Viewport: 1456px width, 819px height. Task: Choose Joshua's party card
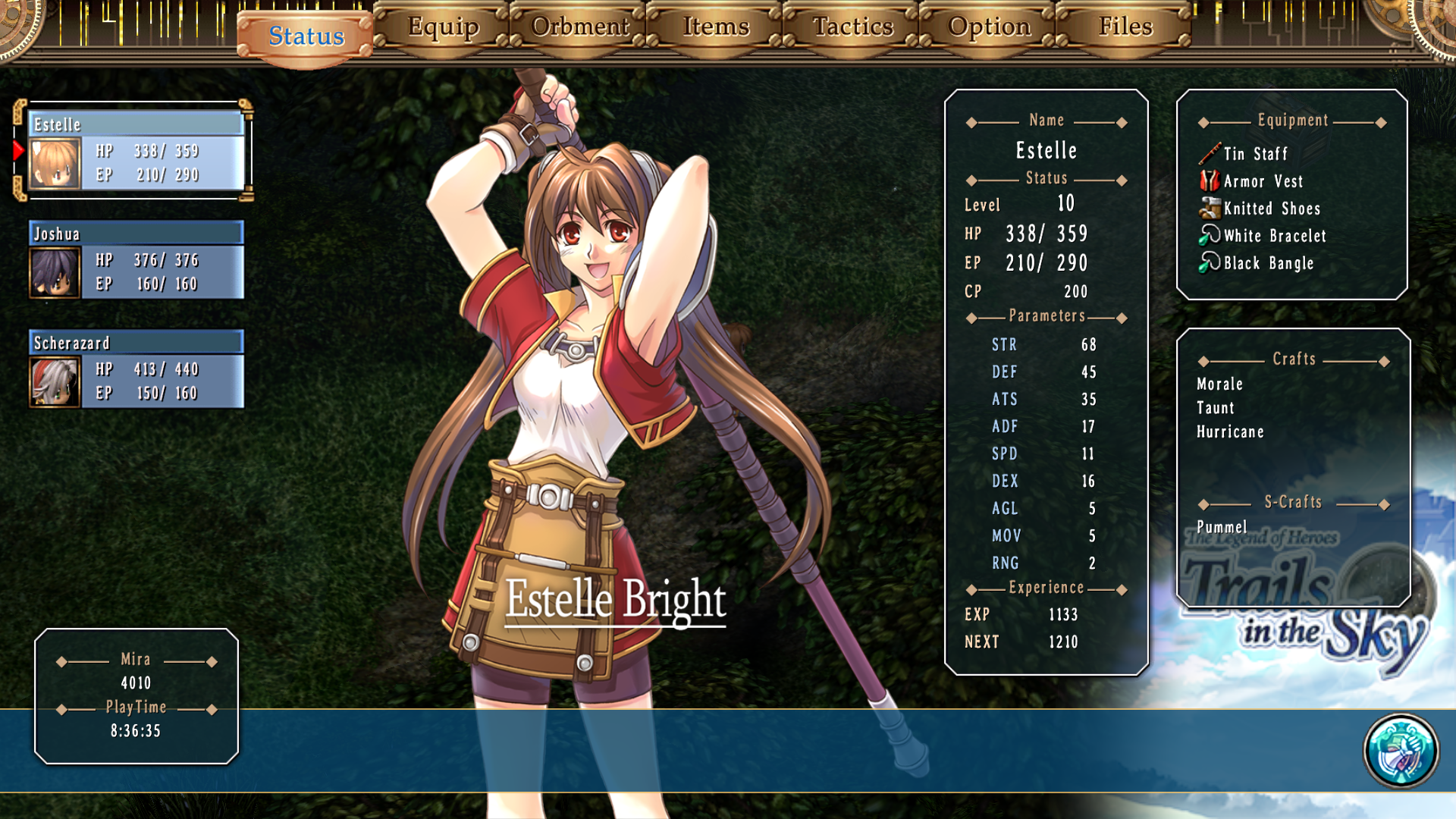pyautogui.click(x=136, y=259)
